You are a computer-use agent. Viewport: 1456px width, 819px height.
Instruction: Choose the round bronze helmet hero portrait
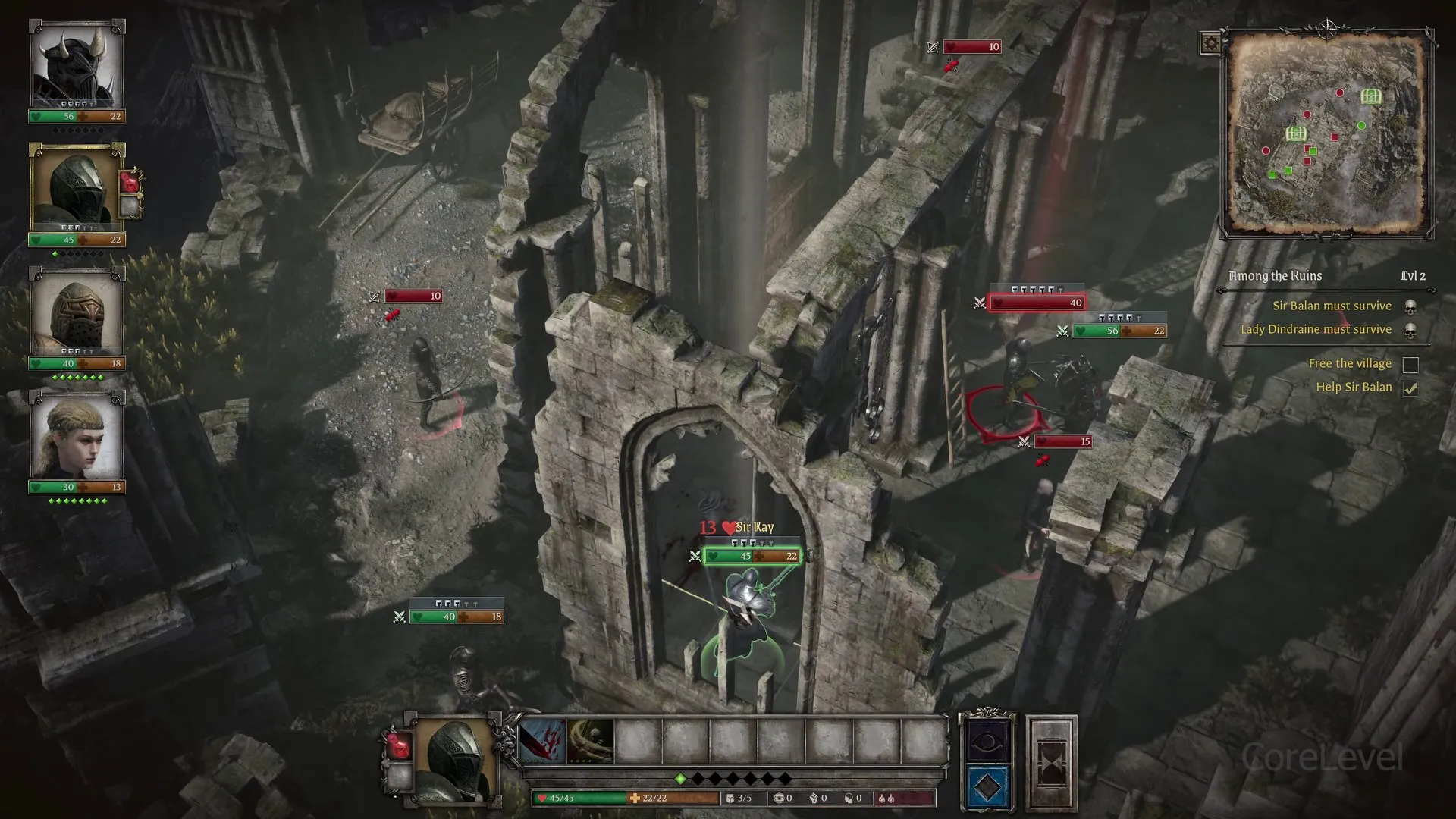(x=77, y=312)
